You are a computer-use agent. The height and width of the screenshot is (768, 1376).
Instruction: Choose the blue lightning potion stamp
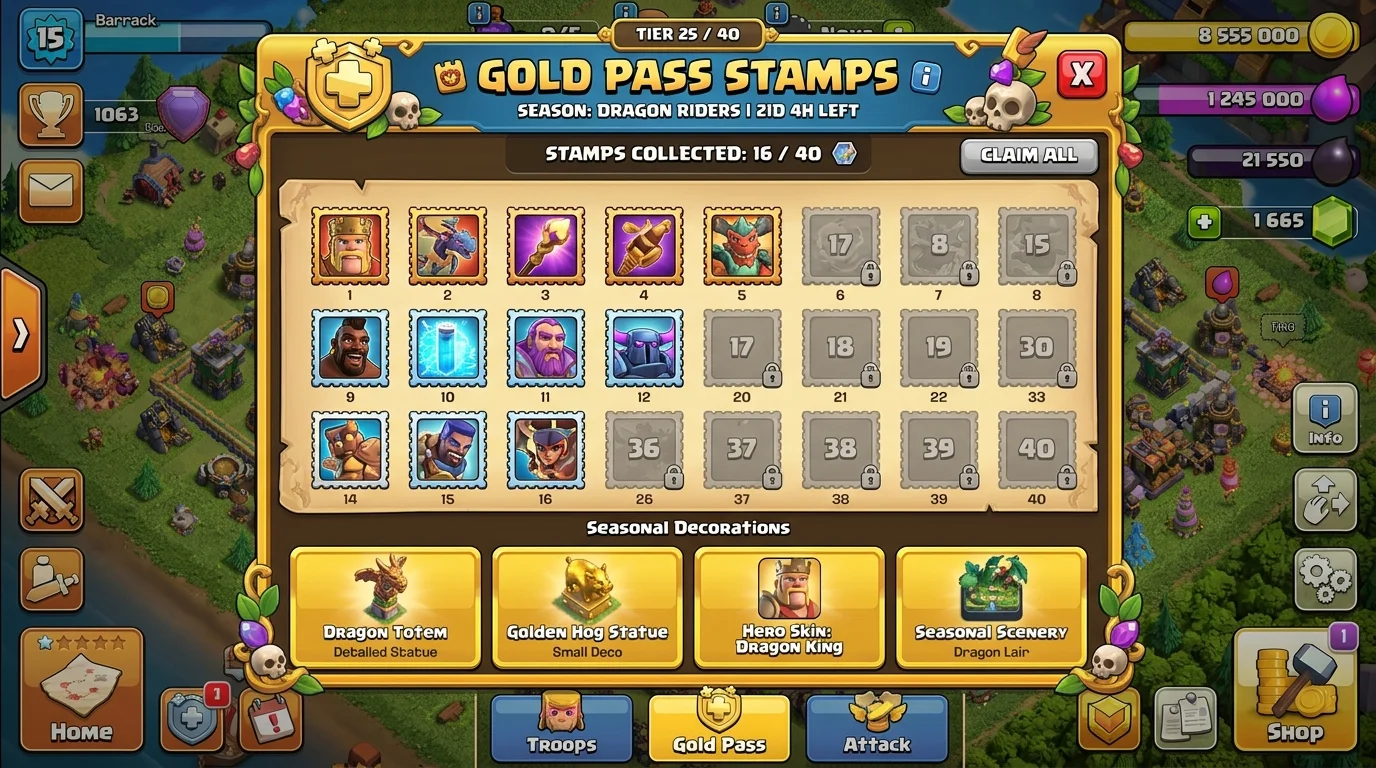click(x=447, y=348)
